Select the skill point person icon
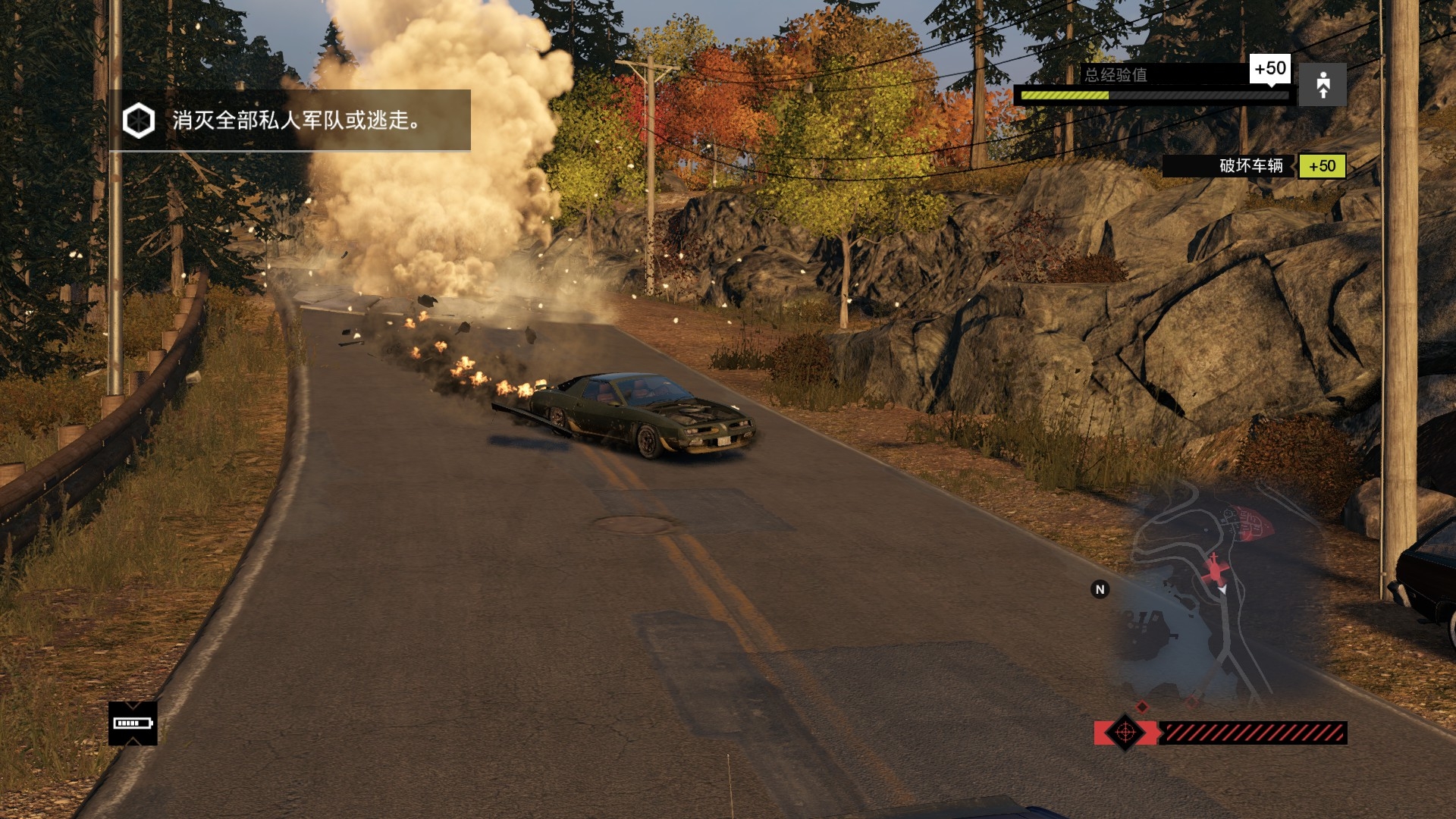This screenshot has width=1456, height=819. click(1323, 85)
